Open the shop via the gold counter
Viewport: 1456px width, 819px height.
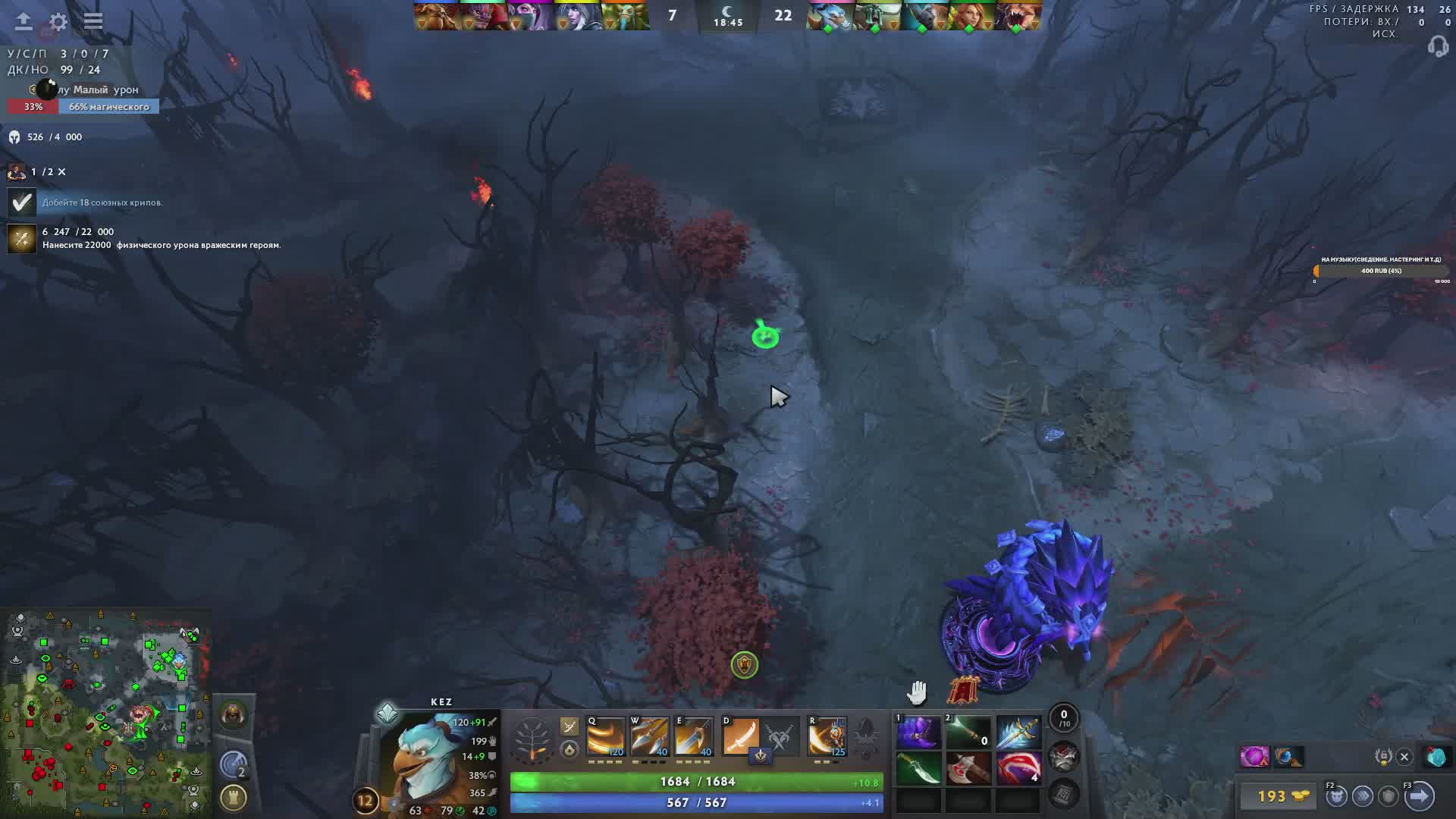1281,795
